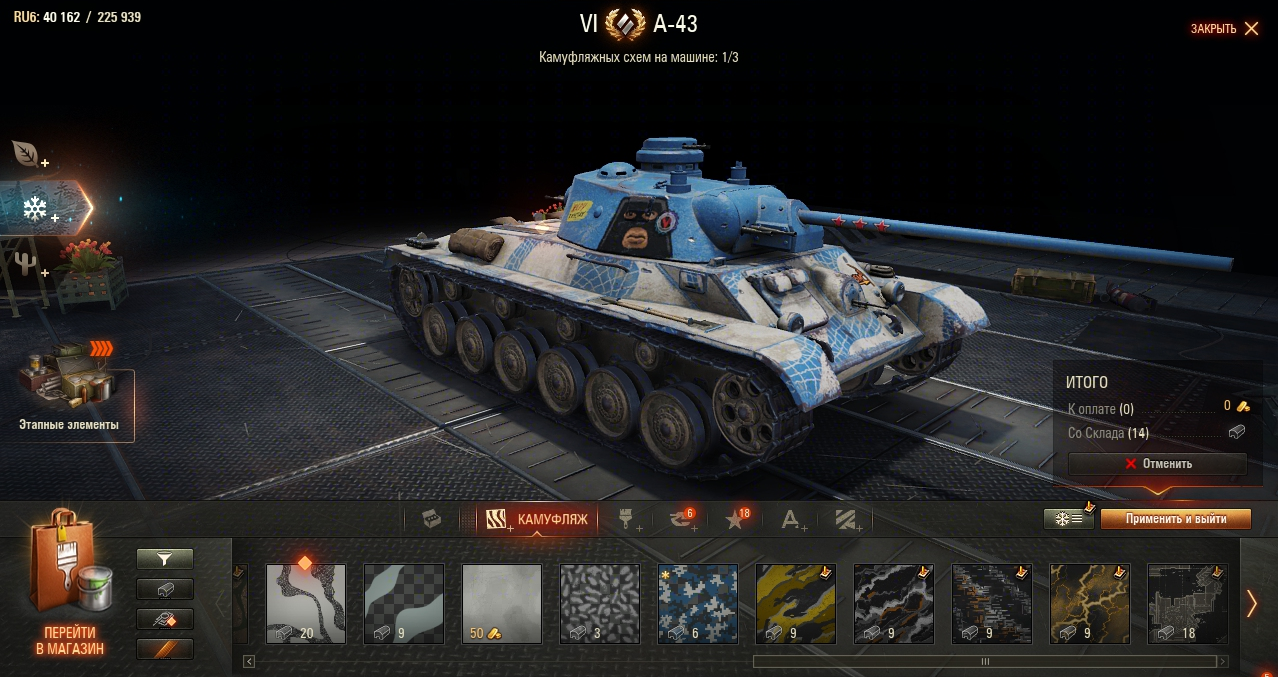Open the snowflake list of applied items

point(1068,519)
